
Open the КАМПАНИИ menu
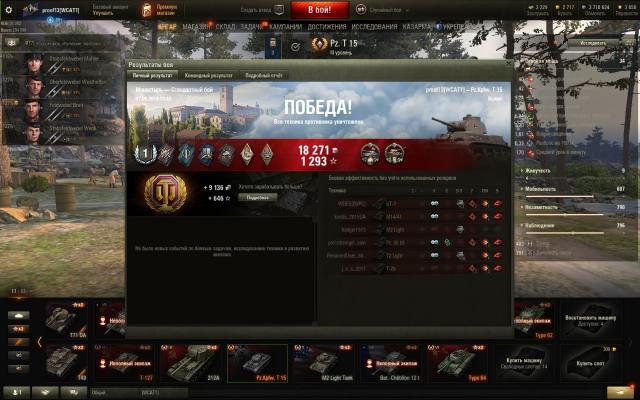(x=285, y=26)
